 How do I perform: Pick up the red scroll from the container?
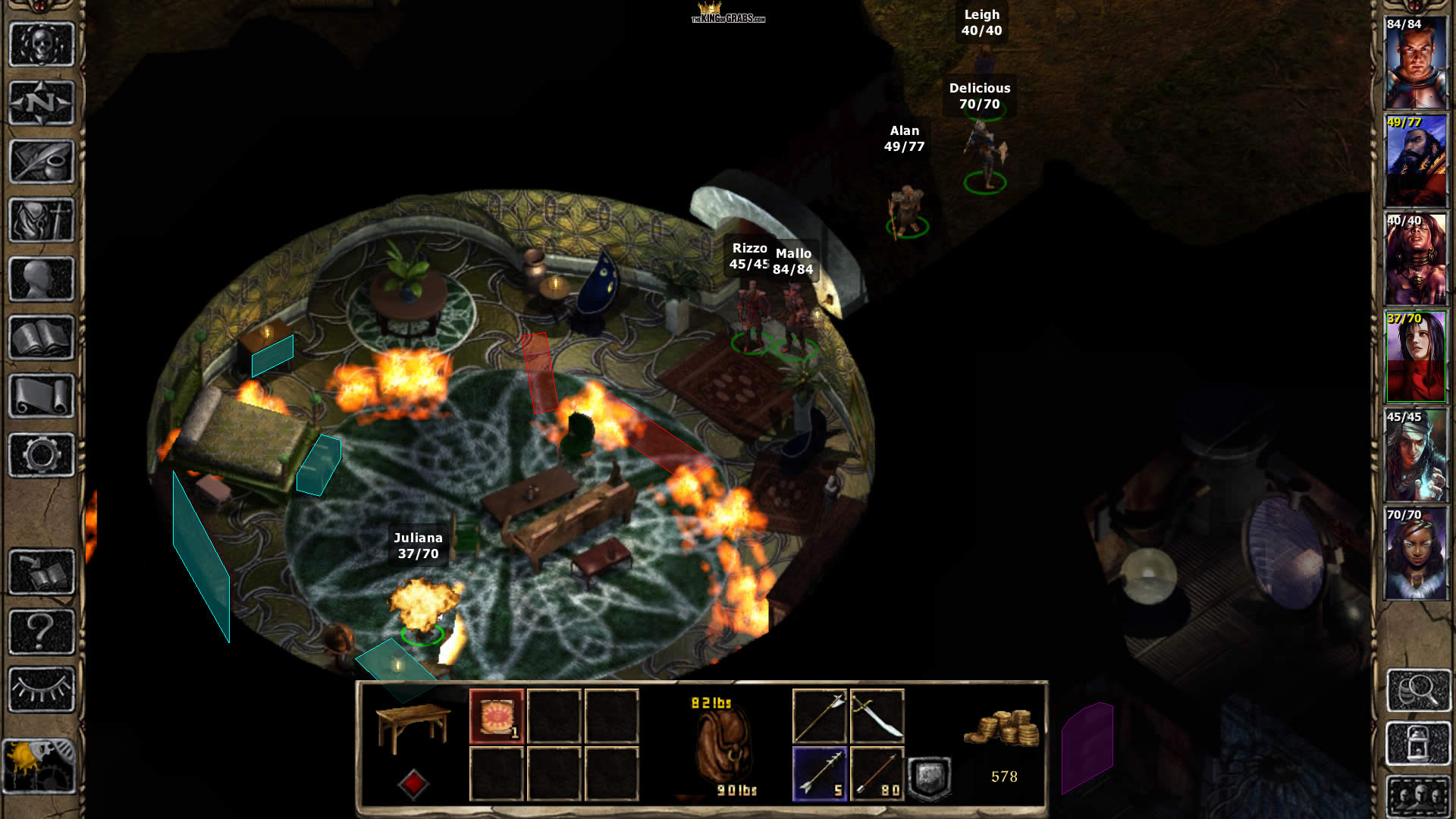pos(497,717)
